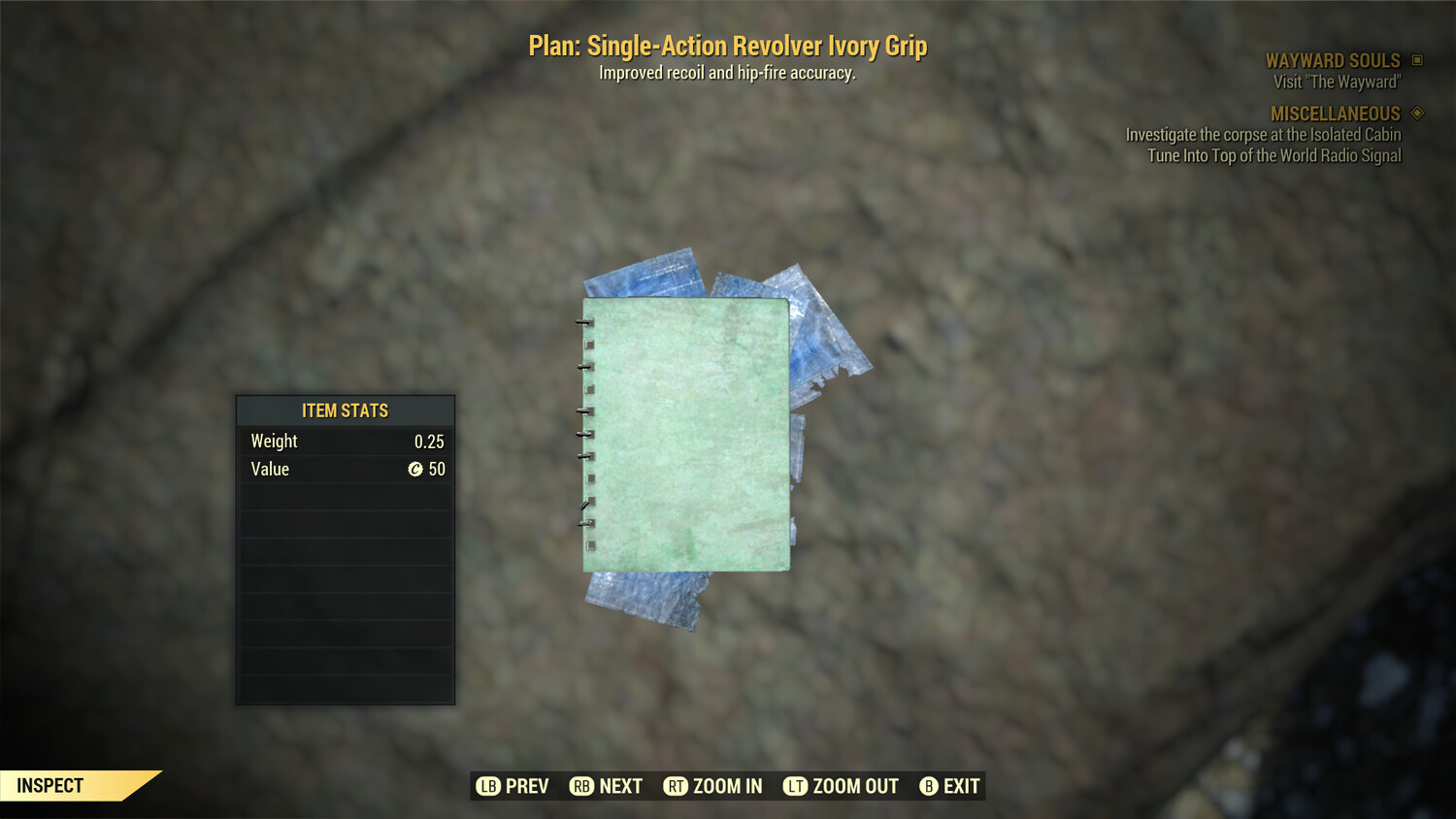Activate the EXIT button

[949, 786]
